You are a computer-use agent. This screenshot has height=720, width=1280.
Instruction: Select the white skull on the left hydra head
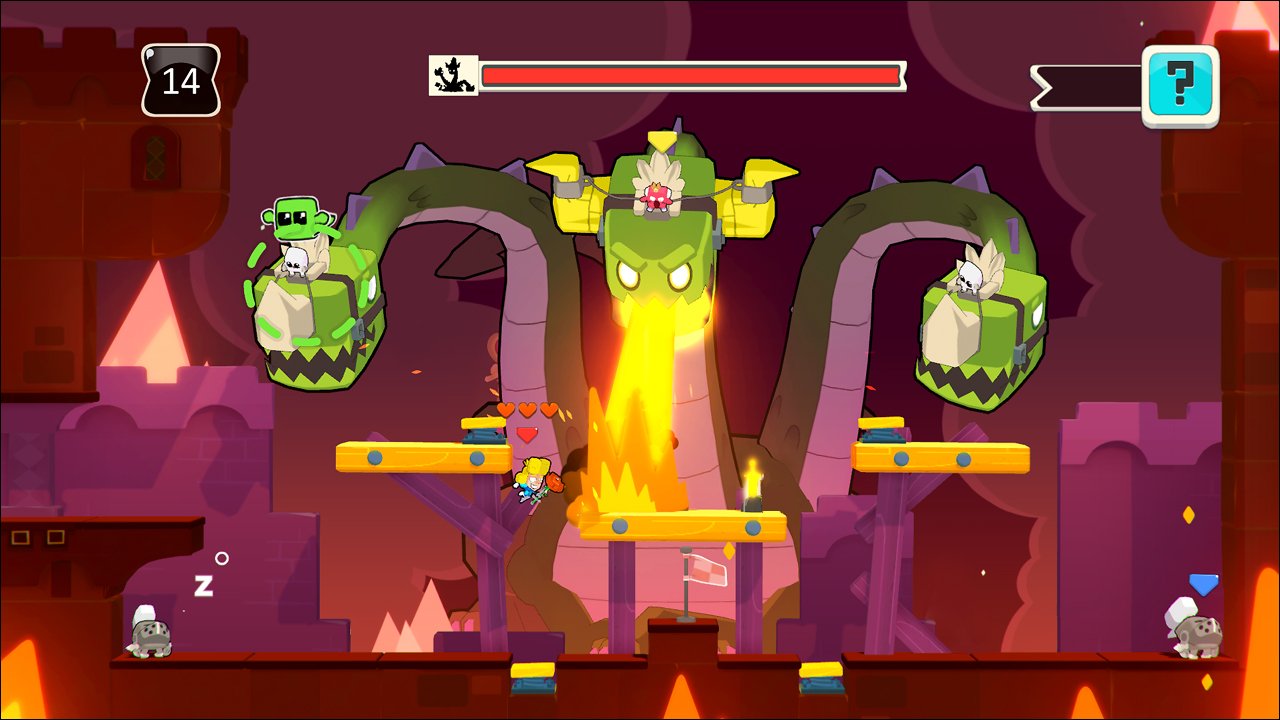tap(298, 261)
